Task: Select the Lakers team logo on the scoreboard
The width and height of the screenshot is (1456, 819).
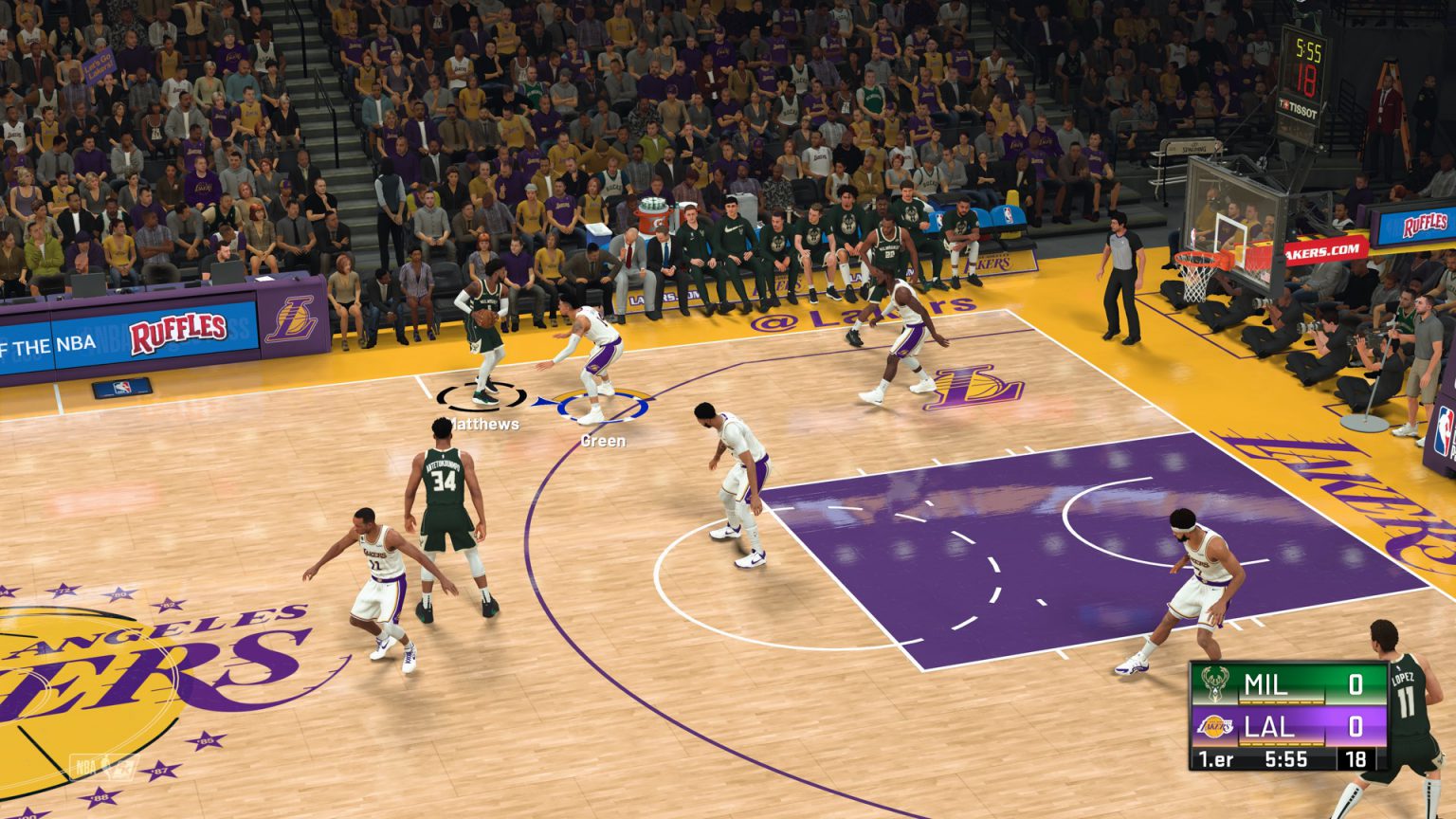Action: (1215, 726)
